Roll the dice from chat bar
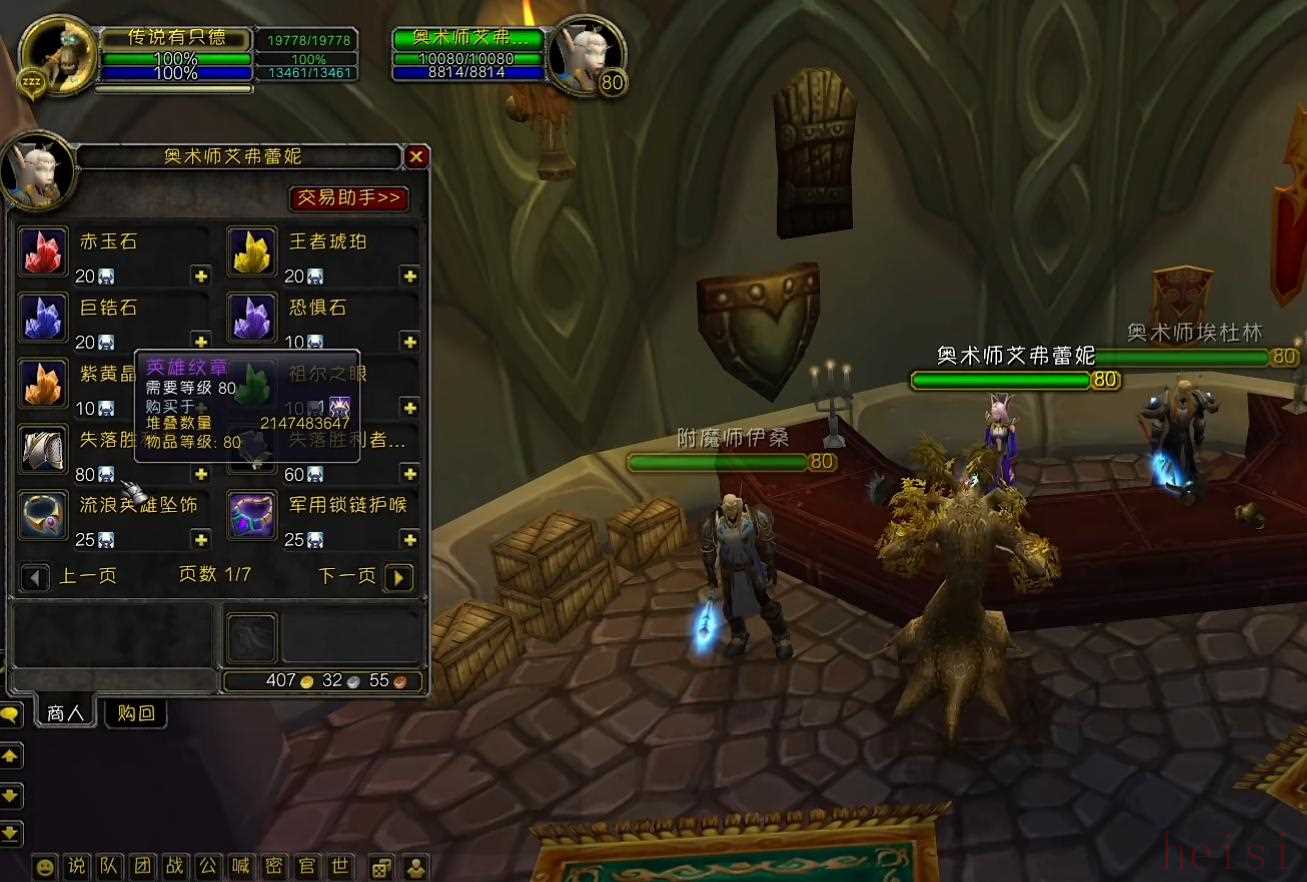 (x=381, y=867)
